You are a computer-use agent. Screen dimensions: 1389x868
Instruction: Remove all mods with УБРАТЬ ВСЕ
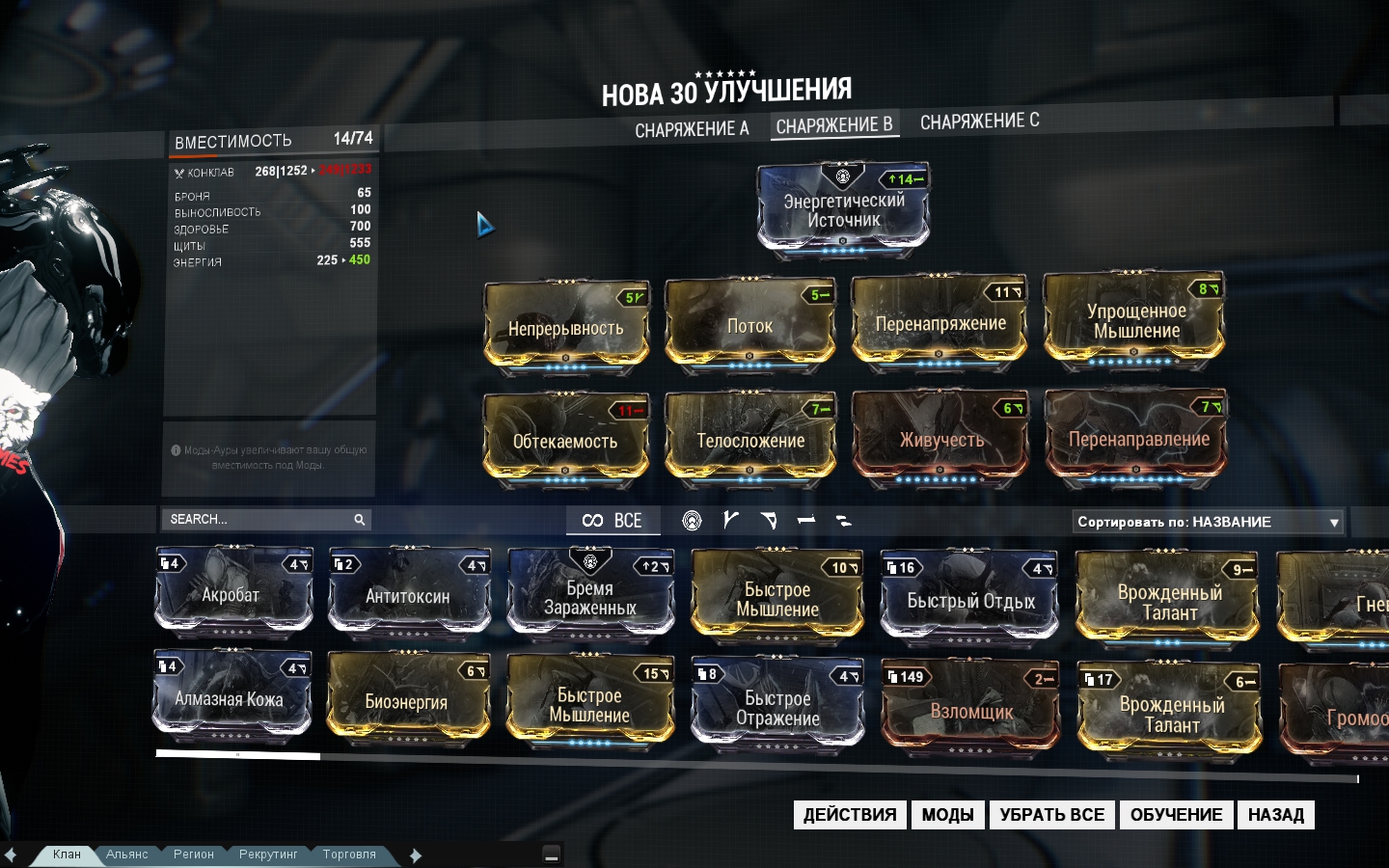pyautogui.click(x=1051, y=815)
